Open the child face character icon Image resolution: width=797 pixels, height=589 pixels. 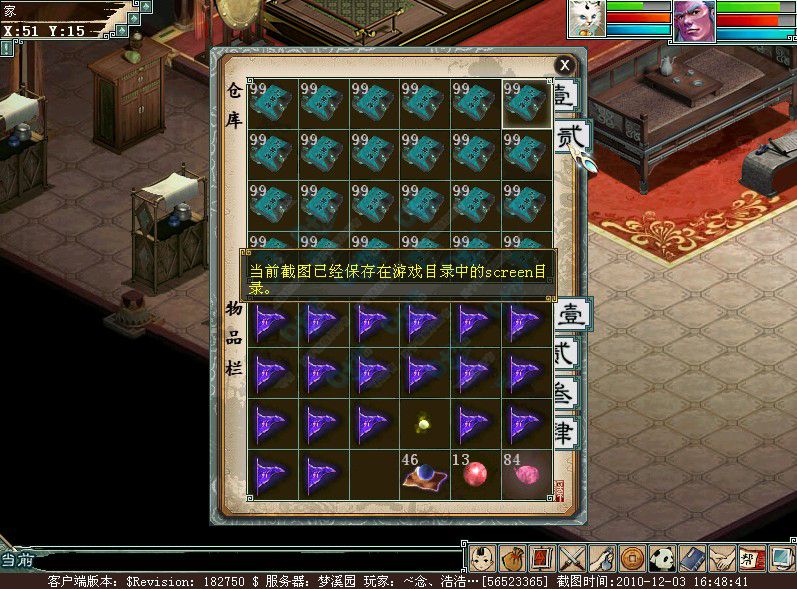482,558
